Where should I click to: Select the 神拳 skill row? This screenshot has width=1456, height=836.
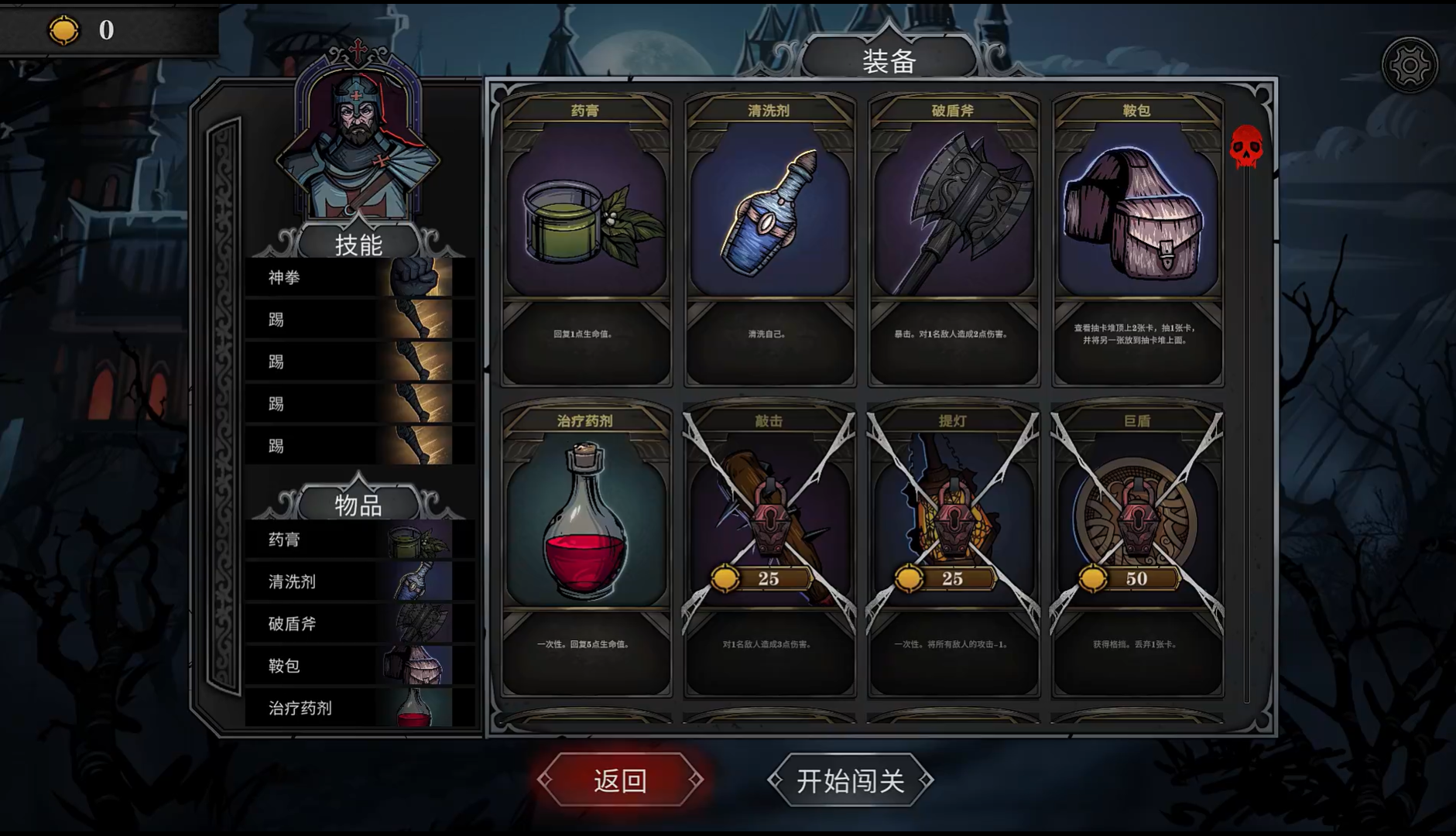pos(359,278)
